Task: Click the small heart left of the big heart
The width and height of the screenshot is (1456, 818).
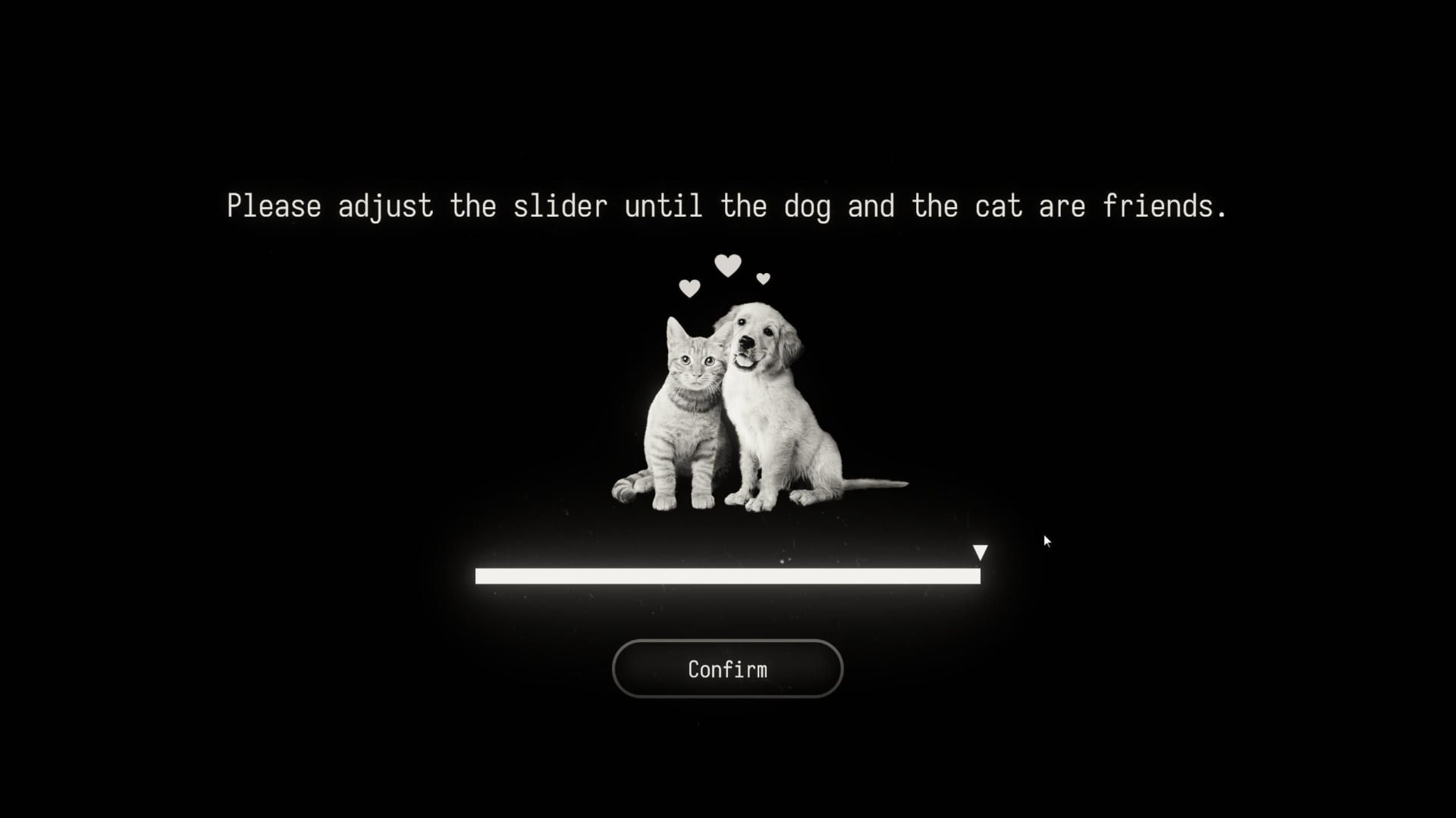Action: [x=689, y=288]
